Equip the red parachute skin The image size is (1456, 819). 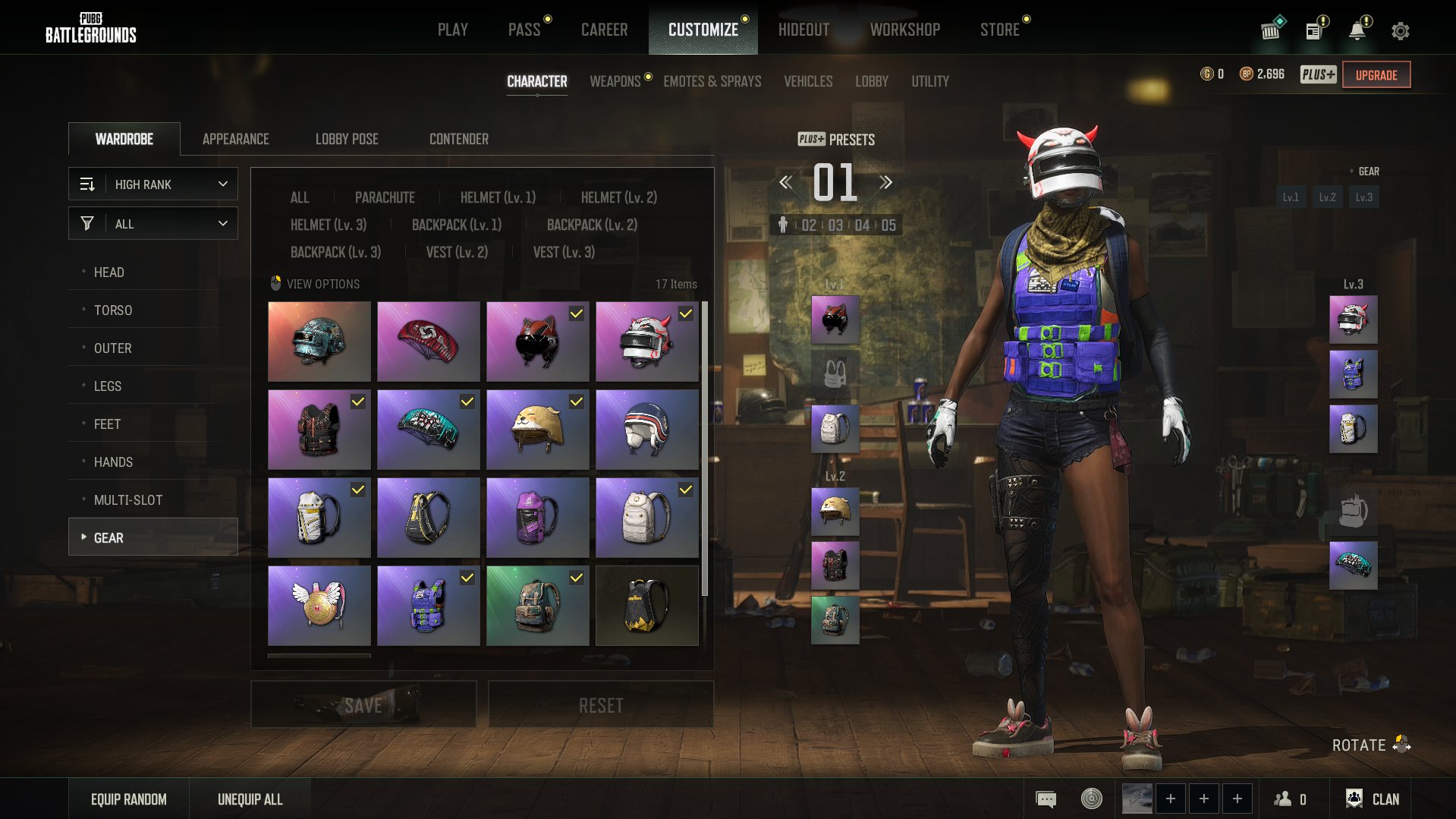click(428, 342)
